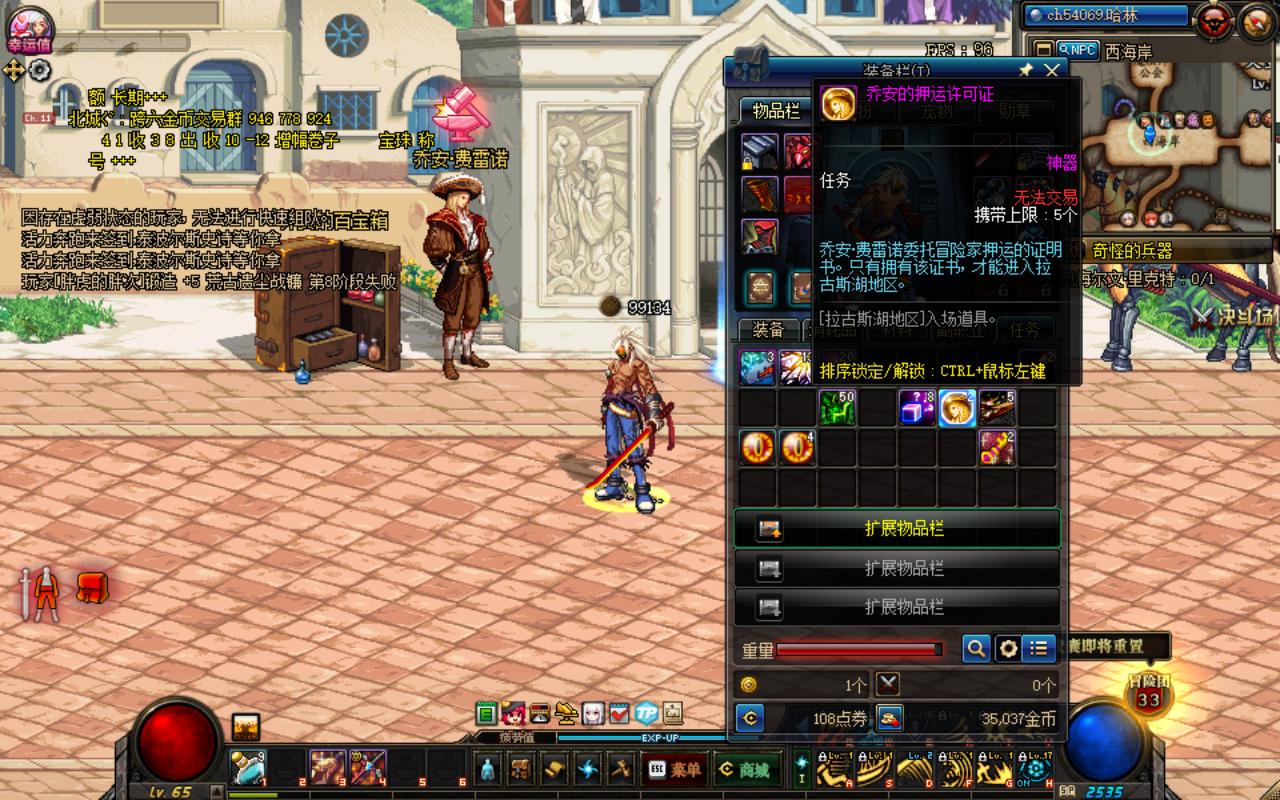Select the green item with count 50
The image size is (1280, 800).
coord(837,408)
